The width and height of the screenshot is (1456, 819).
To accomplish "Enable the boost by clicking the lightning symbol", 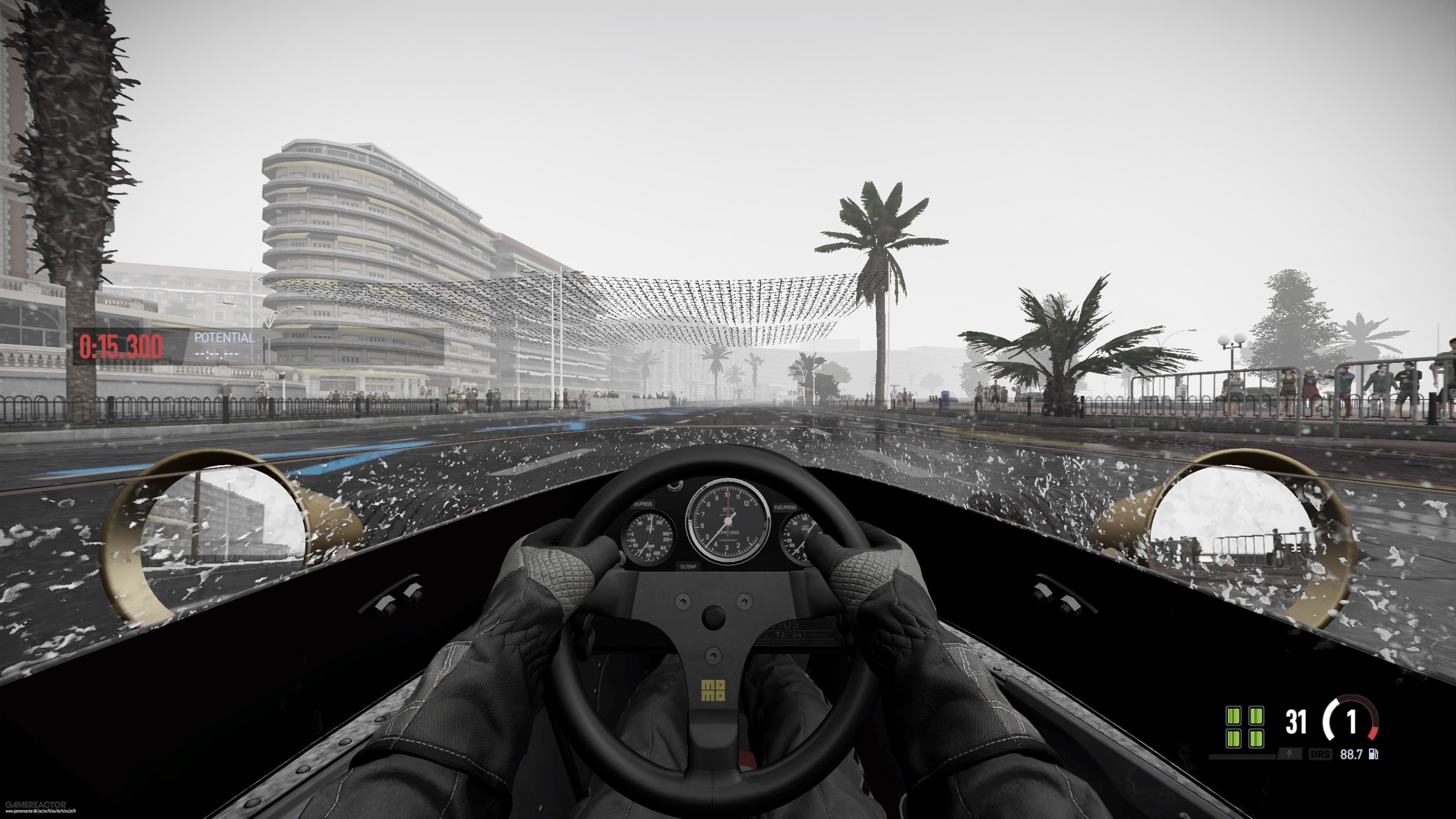I will (1289, 754).
